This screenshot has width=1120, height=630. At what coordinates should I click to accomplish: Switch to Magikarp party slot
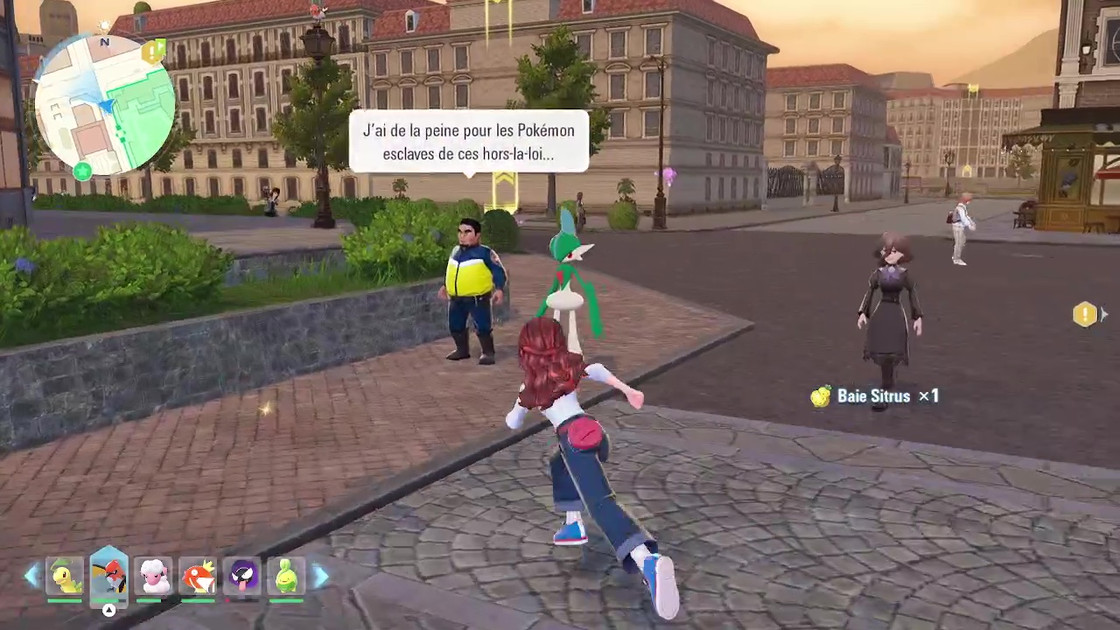198,576
